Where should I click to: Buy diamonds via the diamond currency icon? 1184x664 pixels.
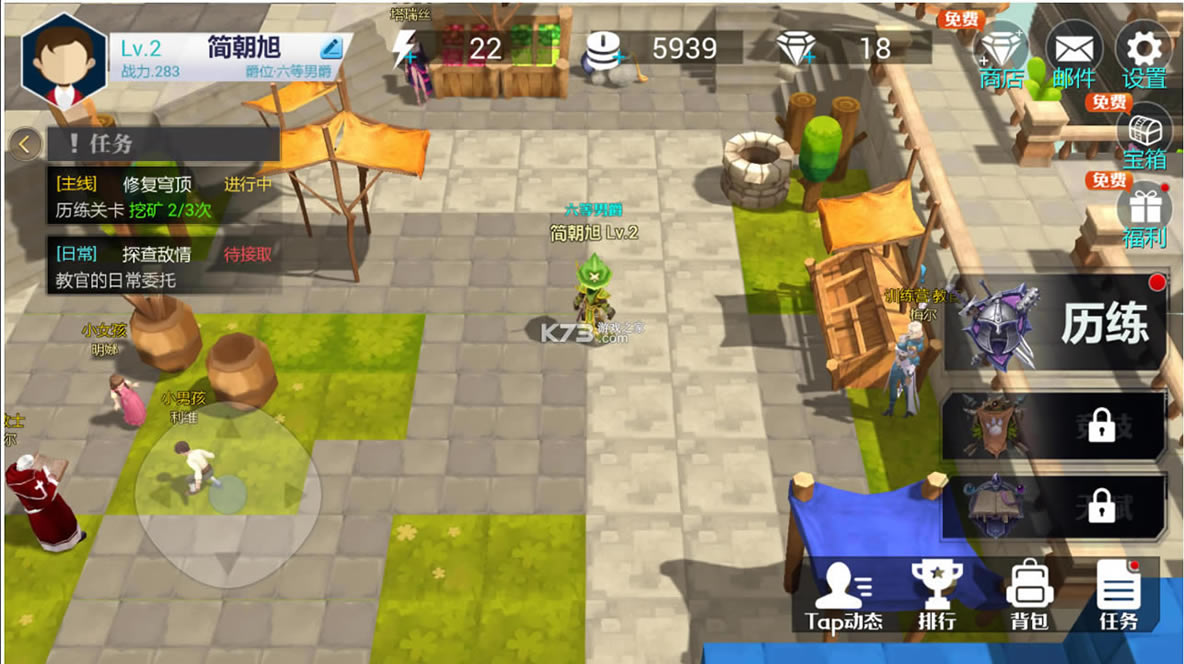point(796,48)
